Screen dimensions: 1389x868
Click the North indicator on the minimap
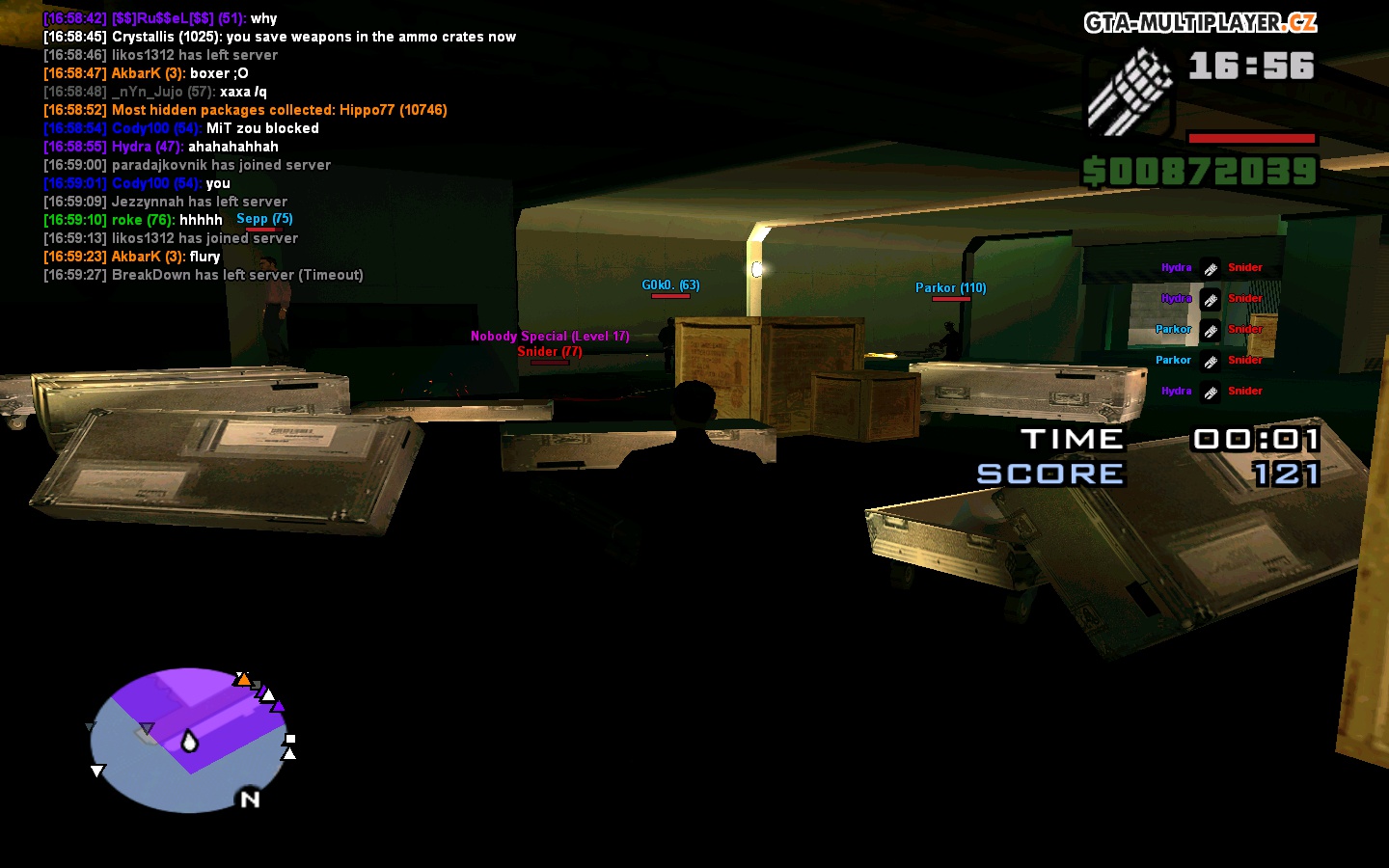pyautogui.click(x=250, y=799)
